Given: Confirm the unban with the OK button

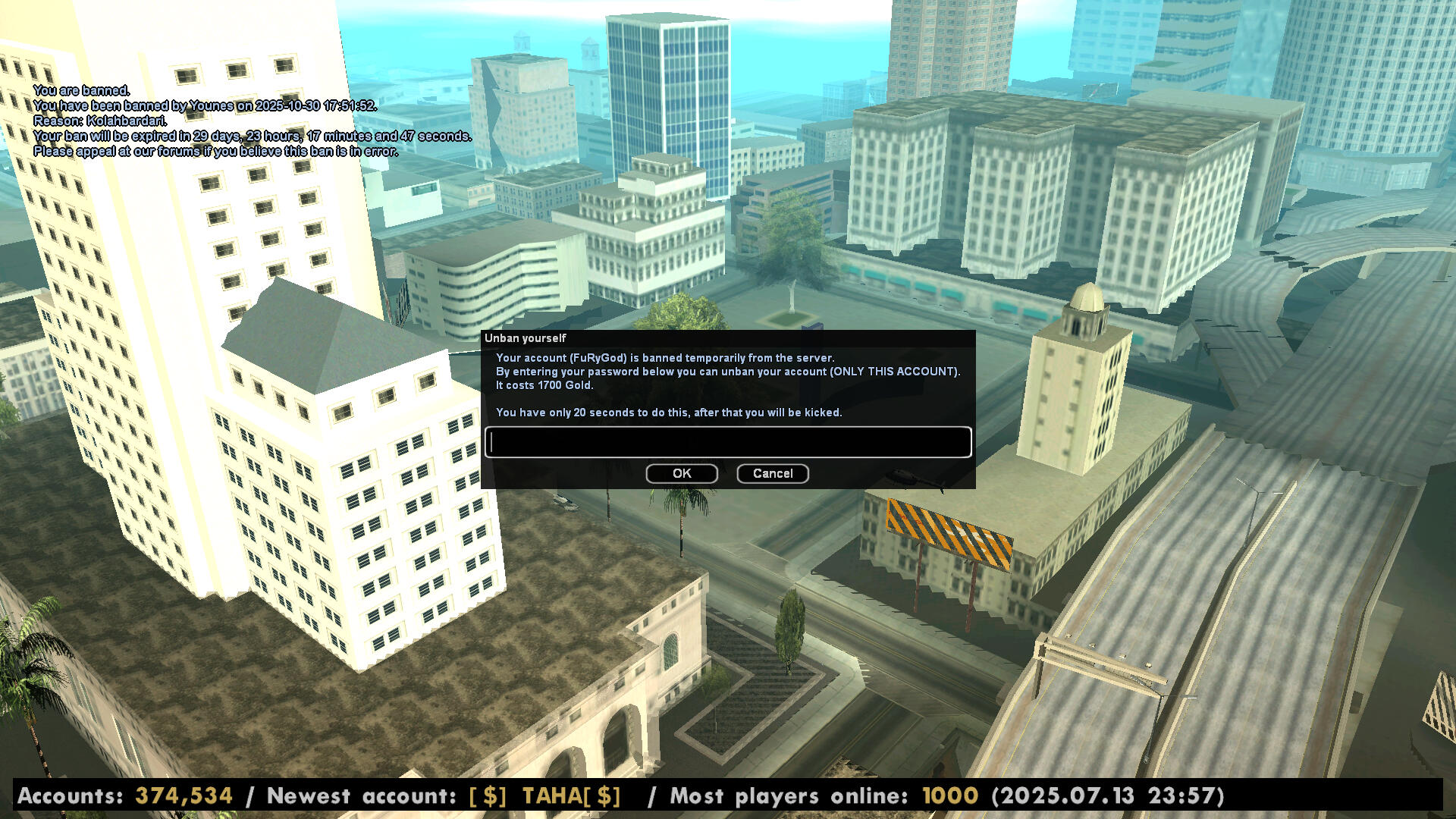Looking at the screenshot, I should point(682,474).
